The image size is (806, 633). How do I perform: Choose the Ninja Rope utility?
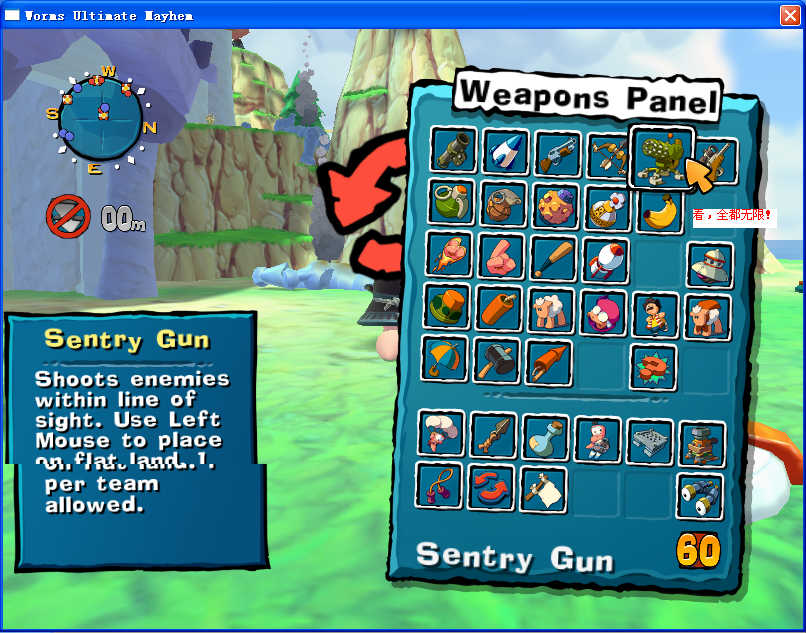click(439, 485)
